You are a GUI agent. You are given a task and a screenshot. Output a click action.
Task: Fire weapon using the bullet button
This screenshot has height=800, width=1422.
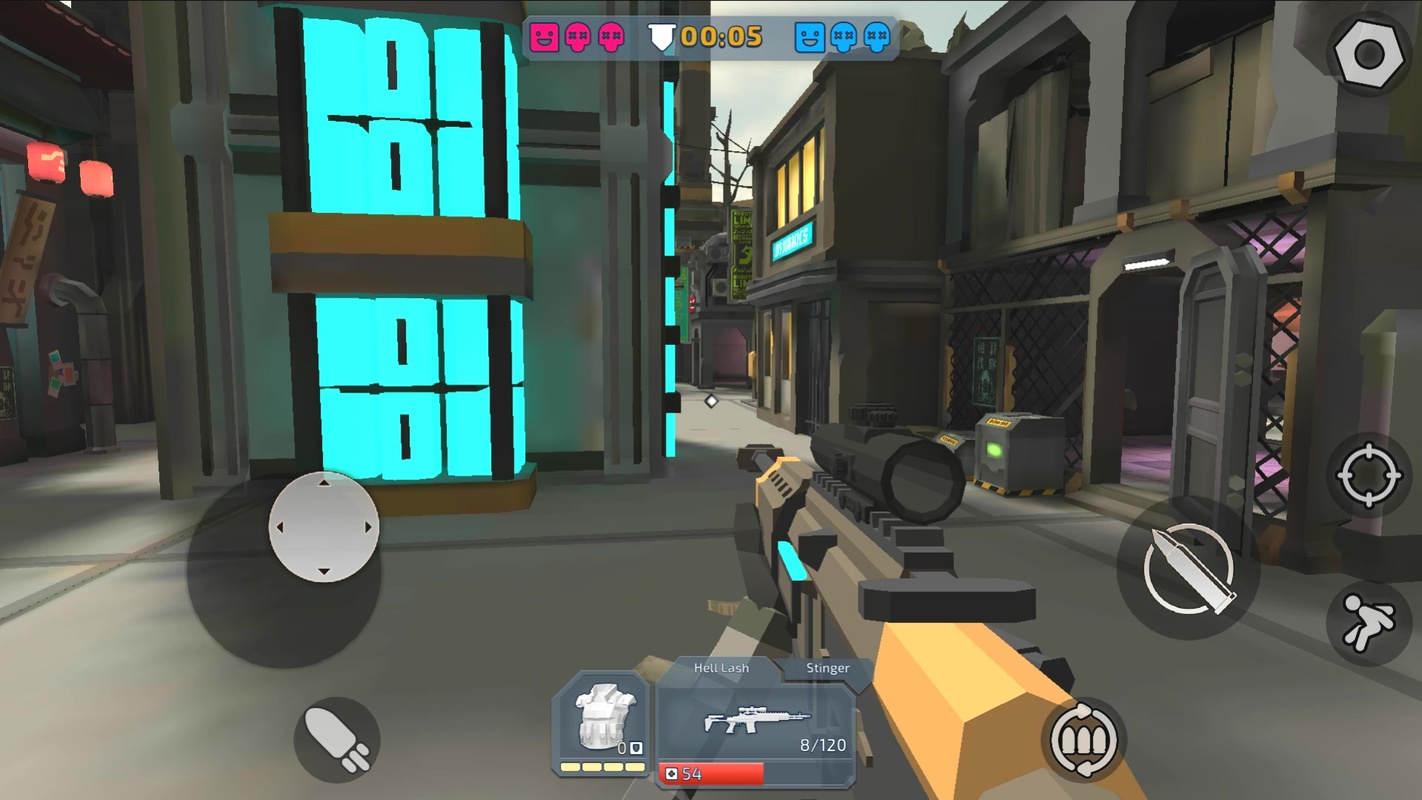(x=1190, y=568)
